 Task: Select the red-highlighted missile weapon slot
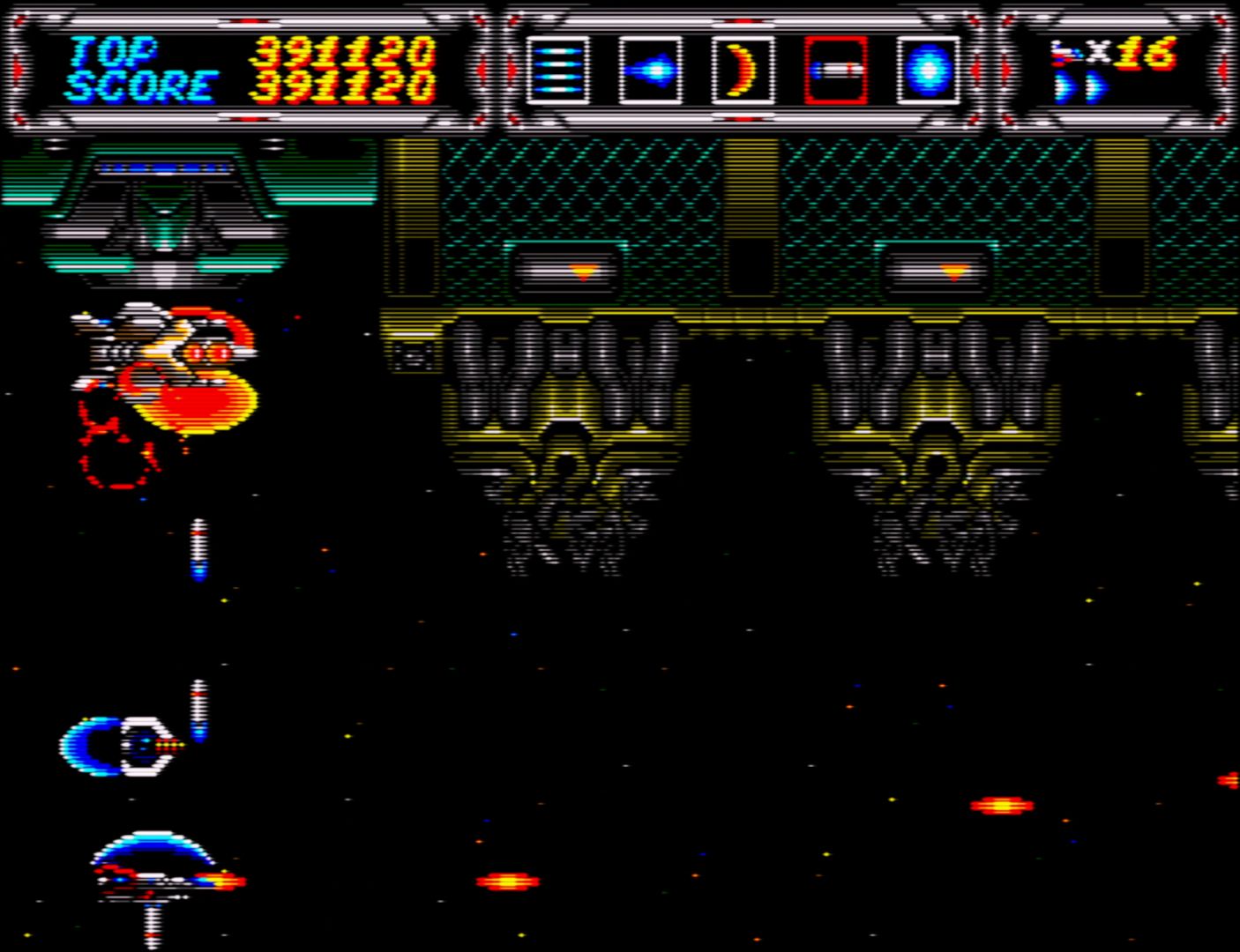(835, 71)
